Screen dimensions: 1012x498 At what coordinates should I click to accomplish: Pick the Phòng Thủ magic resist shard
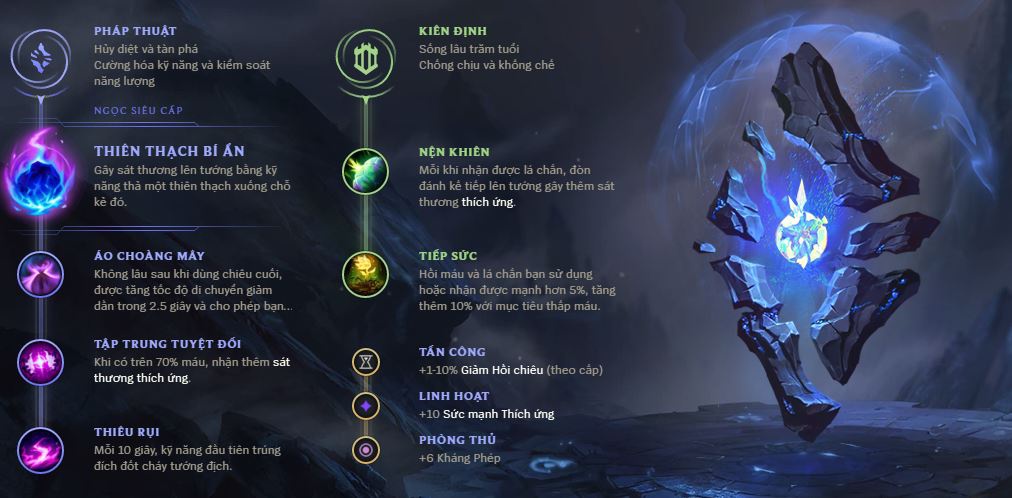coord(366,449)
